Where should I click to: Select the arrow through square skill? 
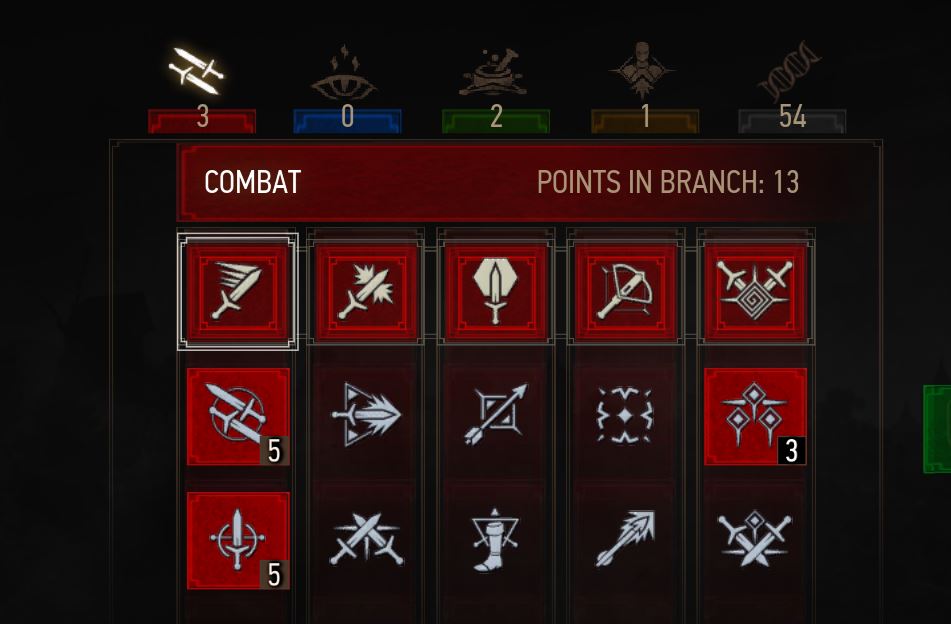(x=497, y=416)
